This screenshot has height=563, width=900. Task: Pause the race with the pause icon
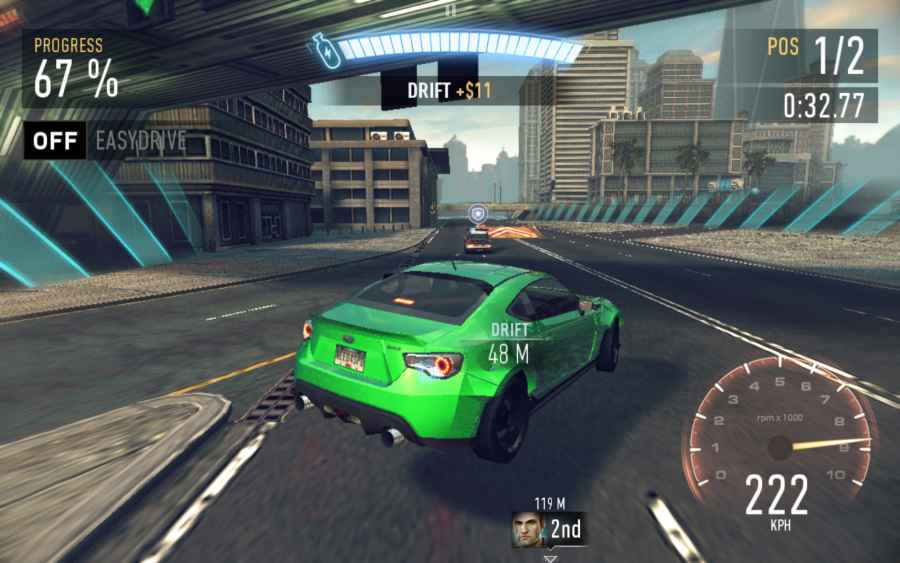tap(450, 9)
